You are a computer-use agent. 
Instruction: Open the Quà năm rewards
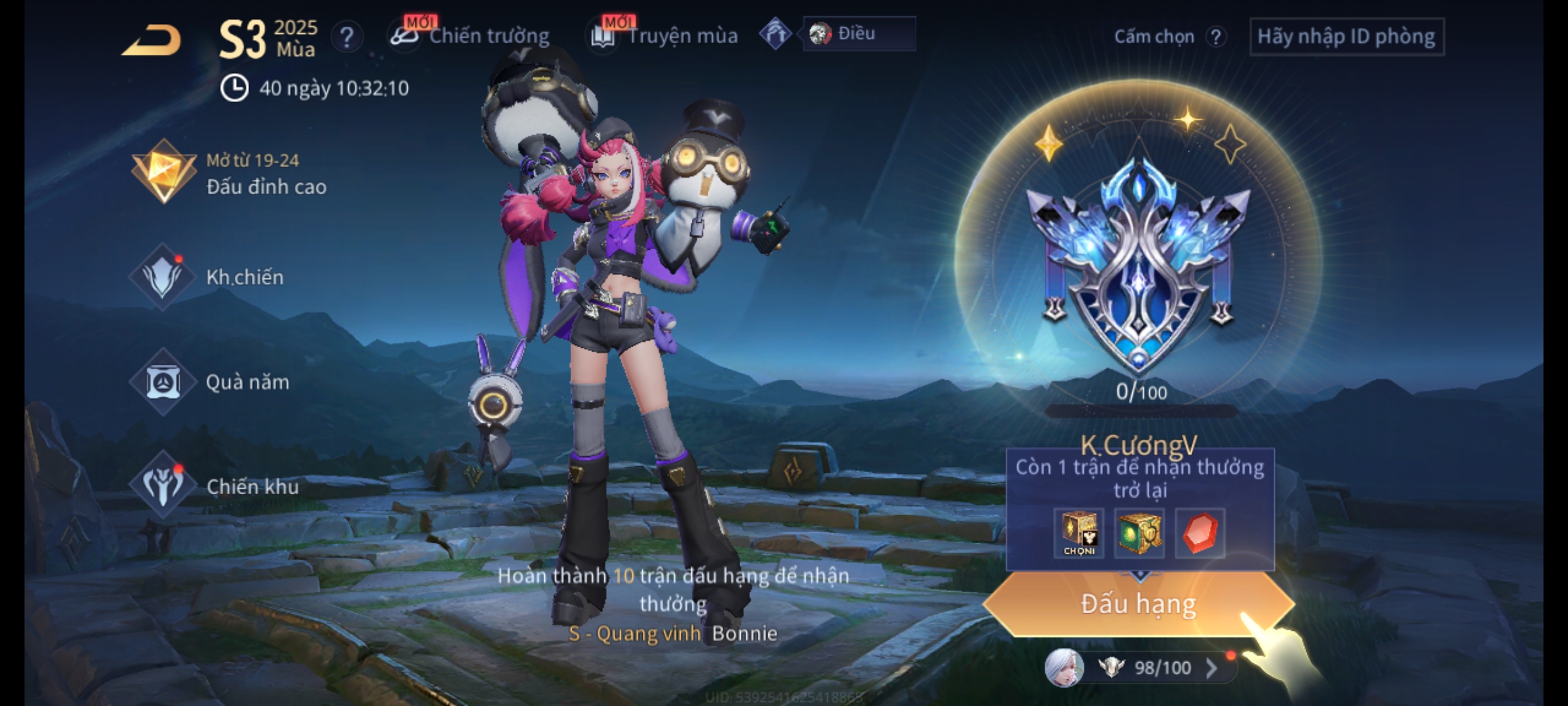click(x=210, y=382)
